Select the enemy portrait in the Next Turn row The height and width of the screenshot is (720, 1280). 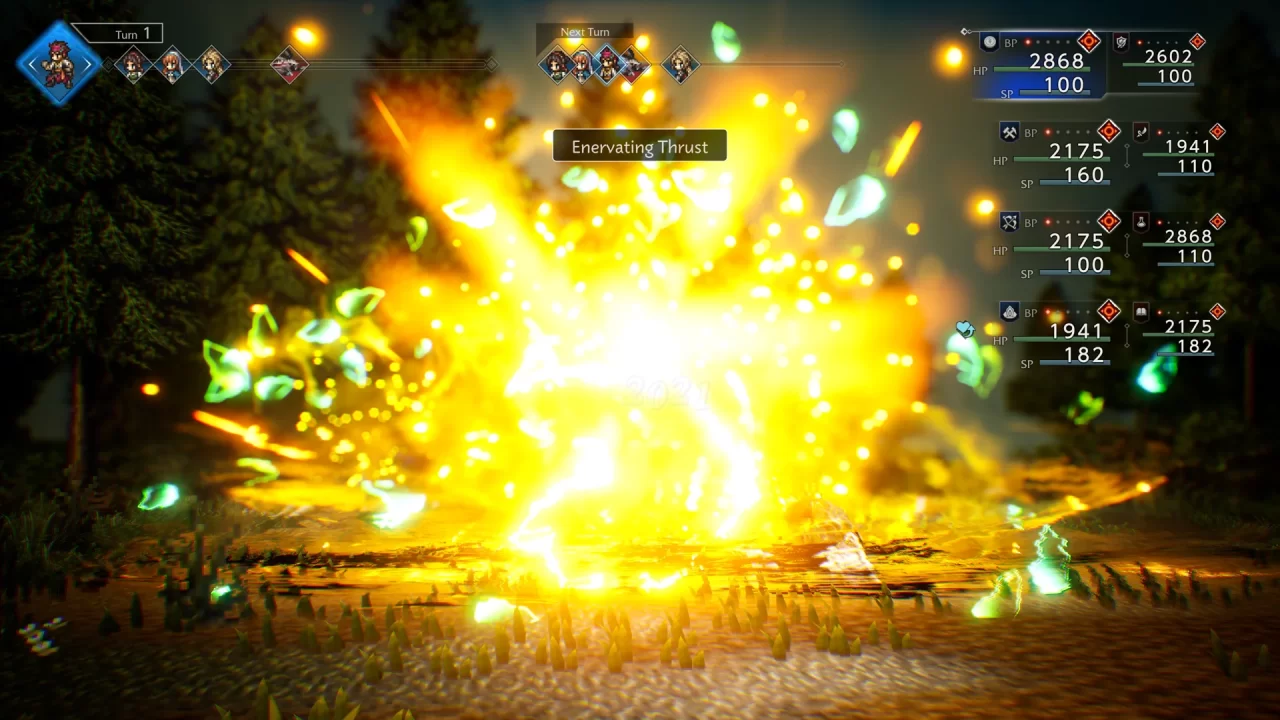coord(633,64)
